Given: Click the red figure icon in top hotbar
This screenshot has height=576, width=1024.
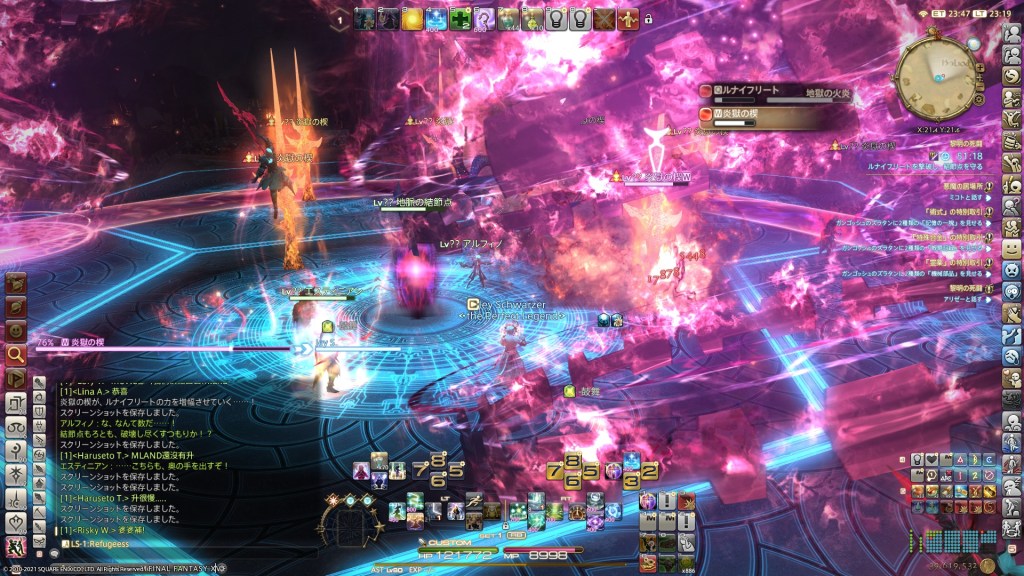Looking at the screenshot, I should click(x=627, y=18).
